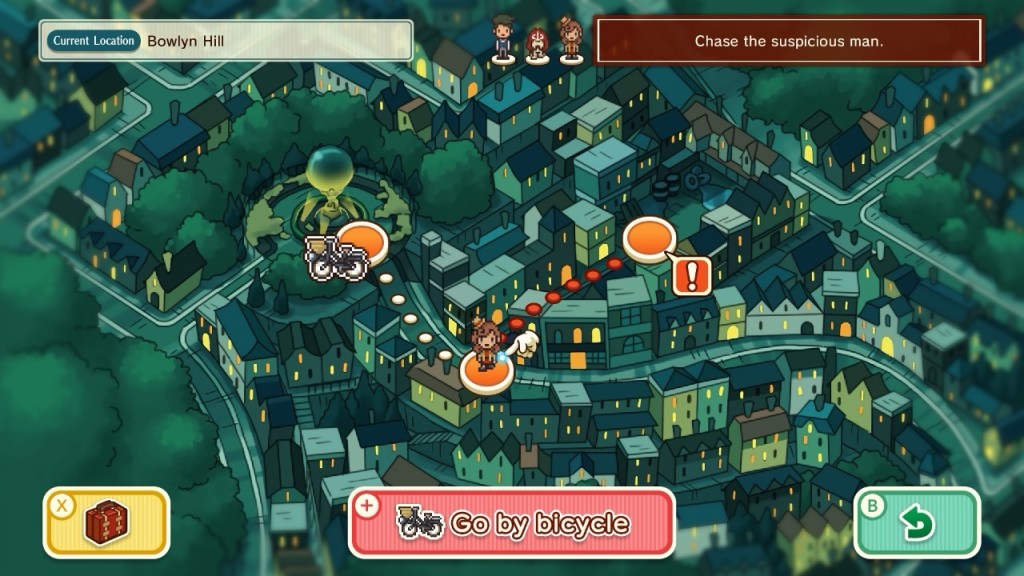Choose Go by bicycle
Image resolution: width=1024 pixels, height=576 pixels.
coord(512,523)
